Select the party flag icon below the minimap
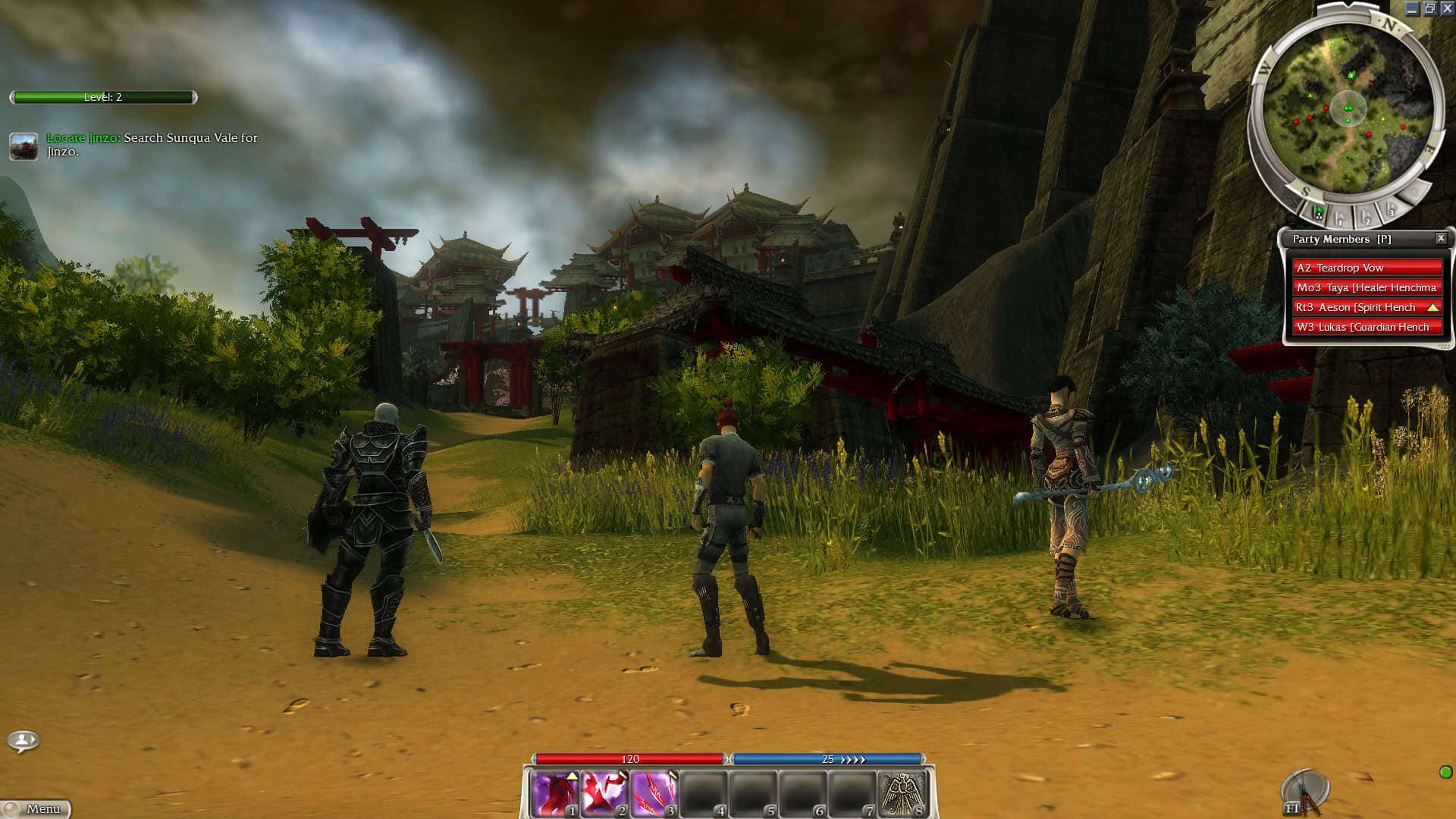Viewport: 1456px width, 819px height. pyautogui.click(x=1318, y=212)
